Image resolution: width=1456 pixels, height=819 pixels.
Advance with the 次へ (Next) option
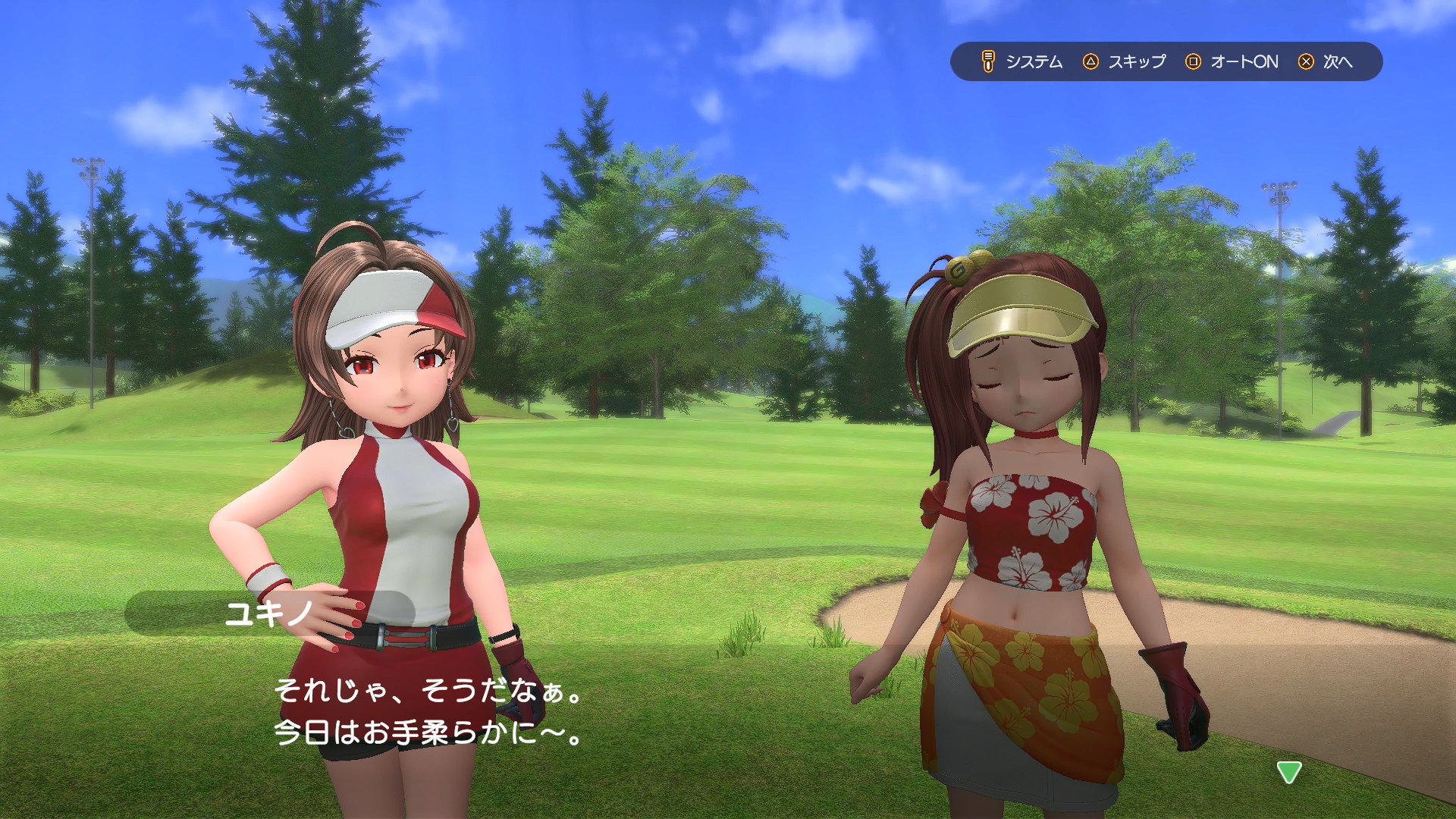[1326, 61]
